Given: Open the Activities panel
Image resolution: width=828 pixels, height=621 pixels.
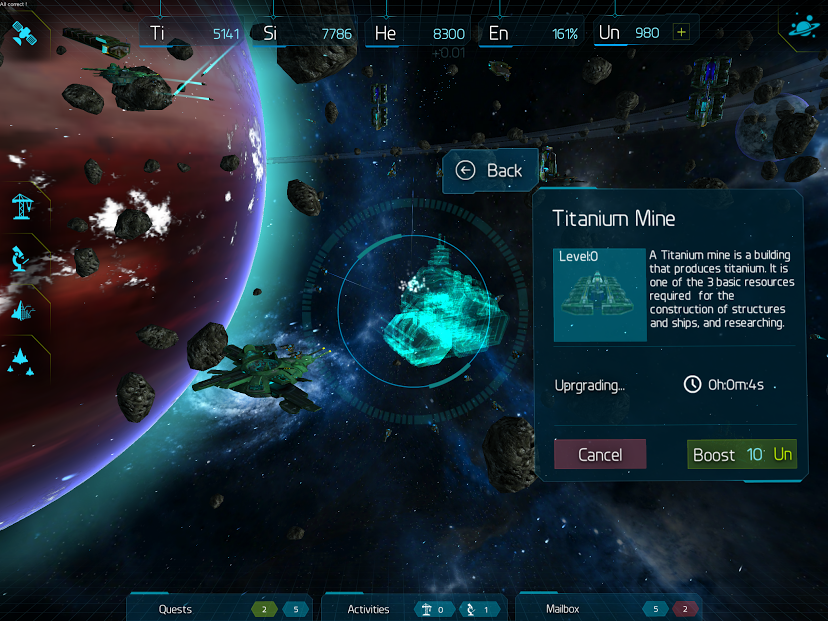Looking at the screenshot, I should click(x=368, y=609).
